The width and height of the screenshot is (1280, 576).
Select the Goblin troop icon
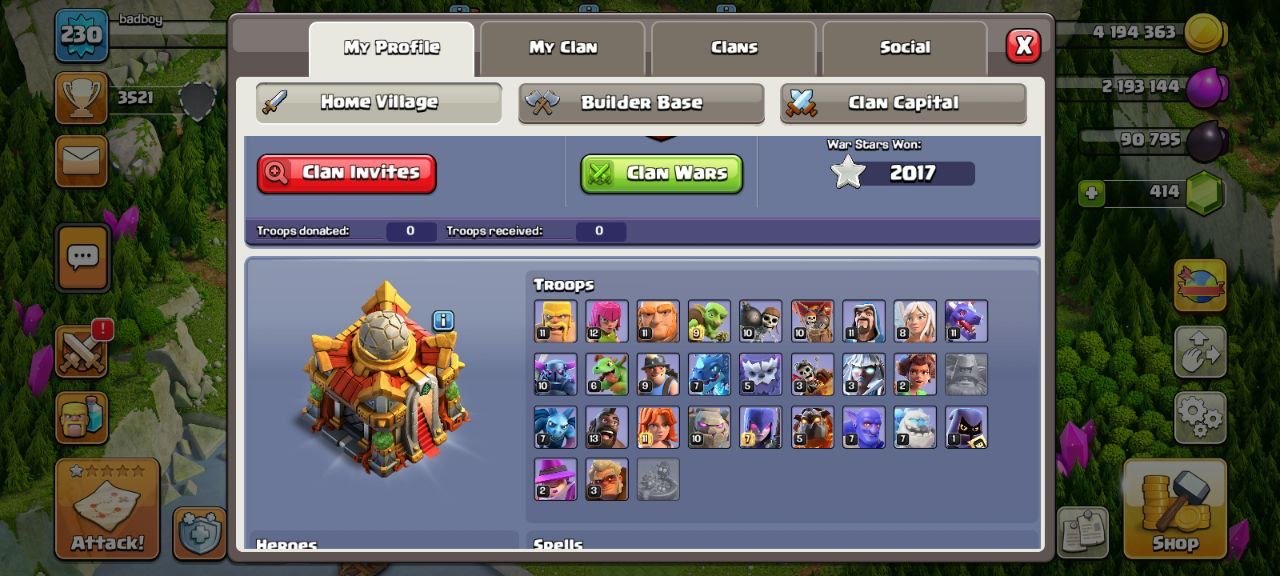tap(709, 321)
